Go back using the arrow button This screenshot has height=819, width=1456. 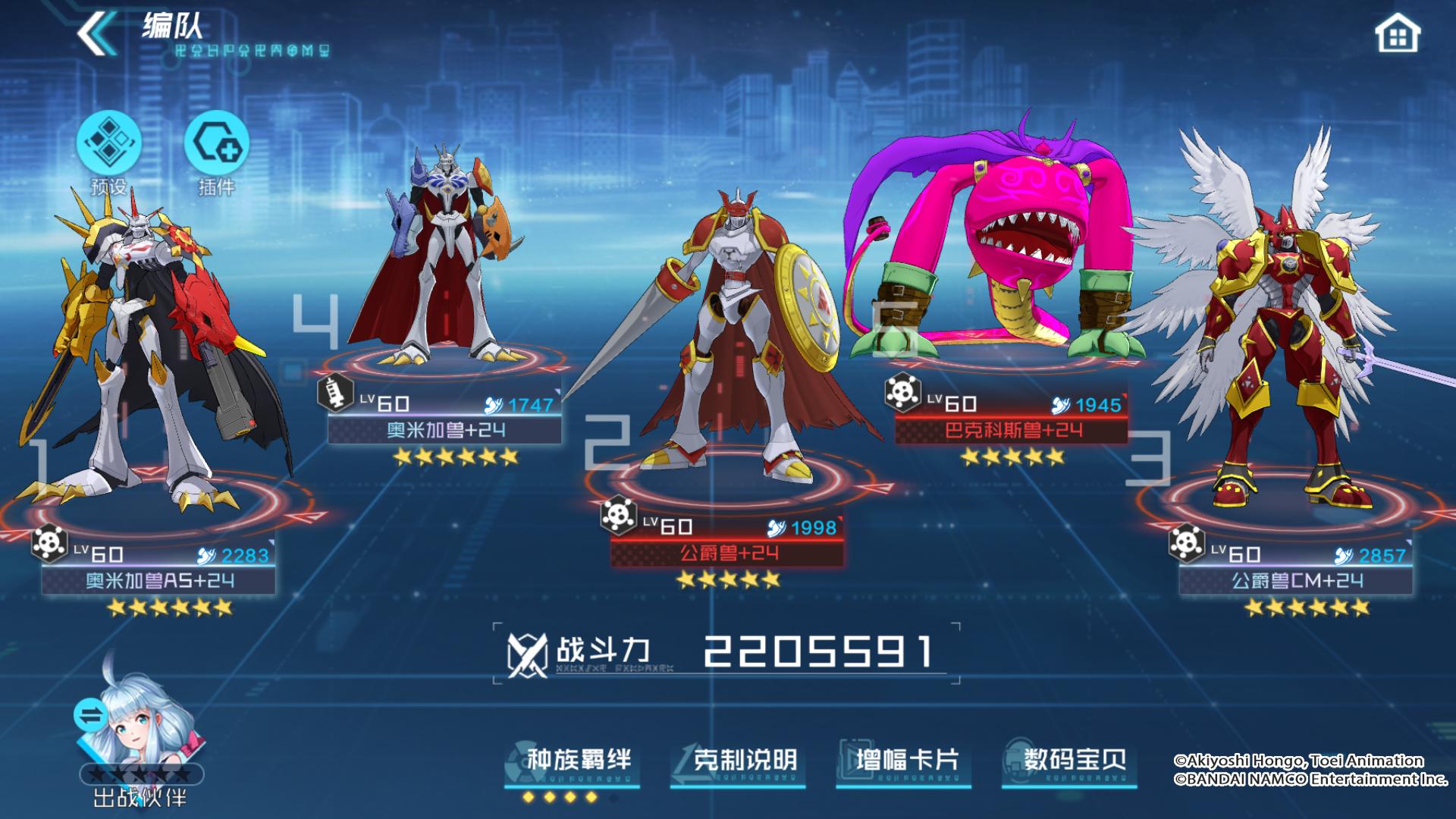coord(96,34)
